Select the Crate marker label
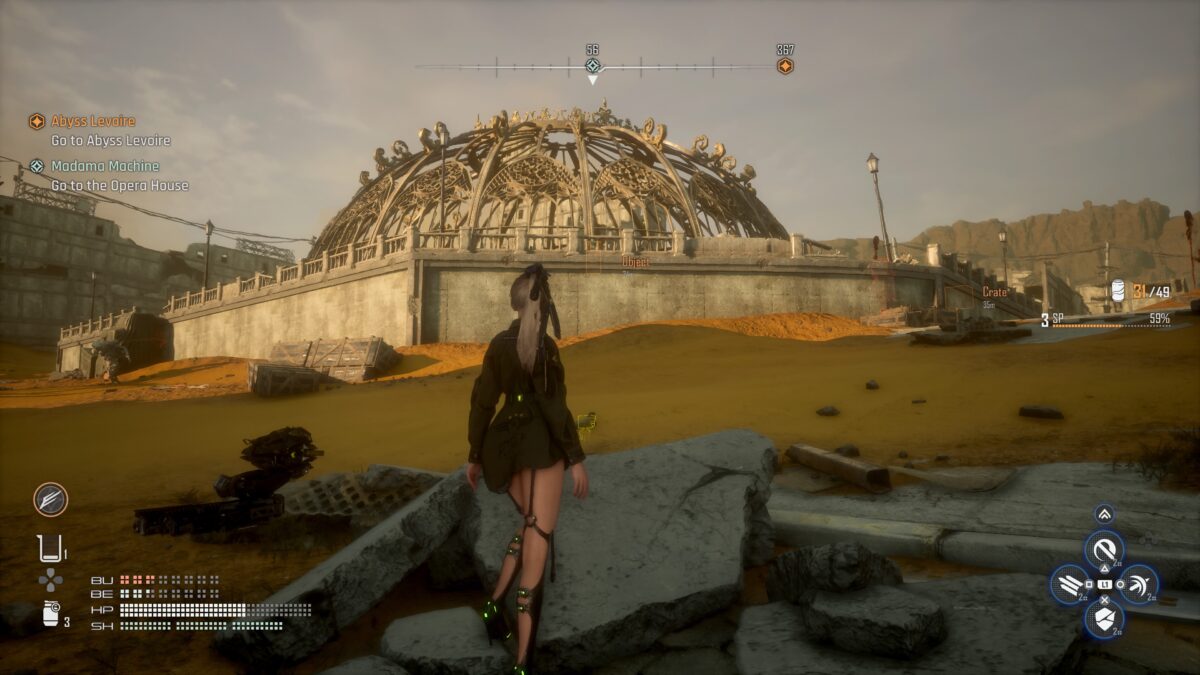The width and height of the screenshot is (1200, 675). [994, 292]
